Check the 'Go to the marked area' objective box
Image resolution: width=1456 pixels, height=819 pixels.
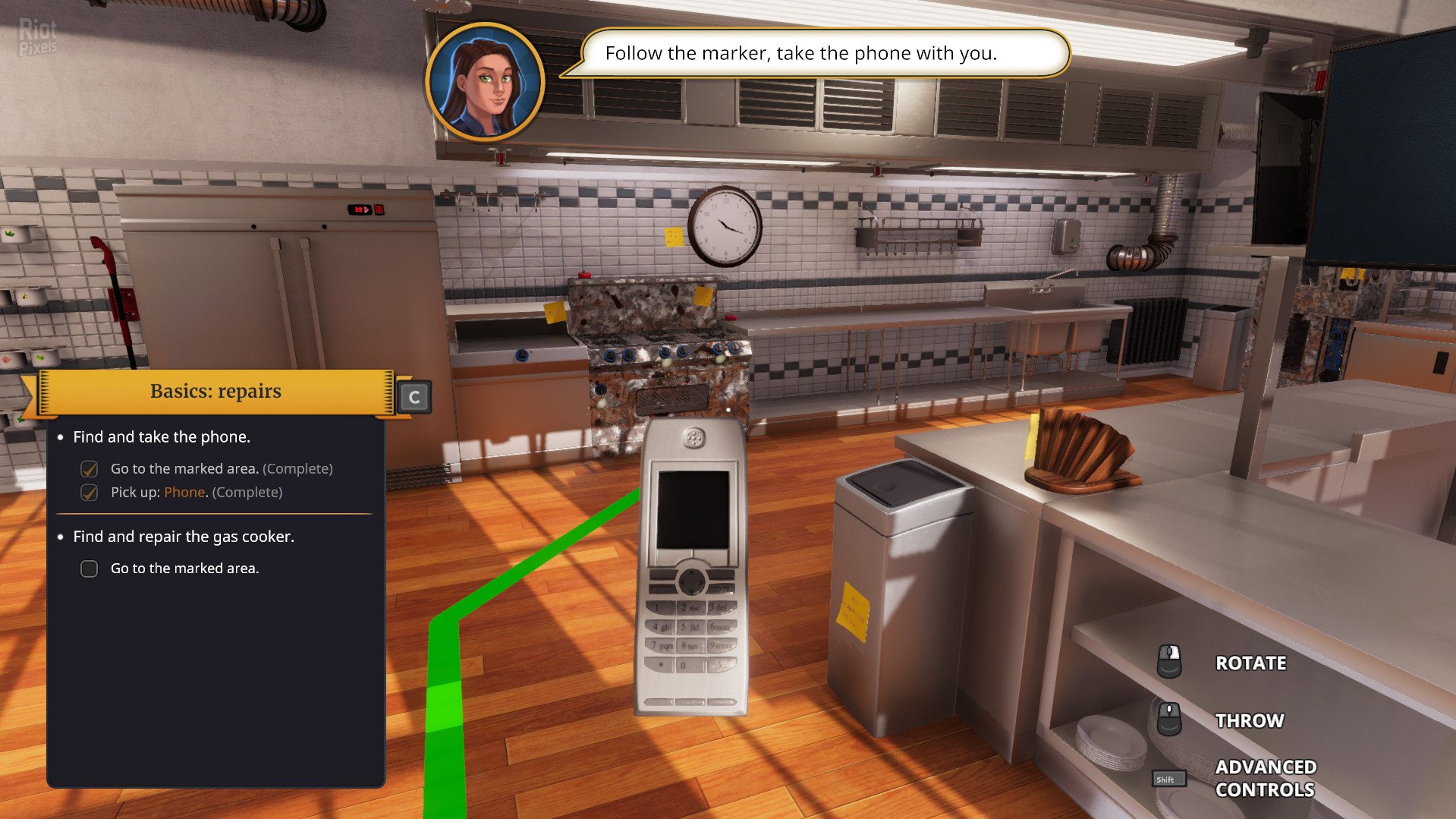tap(88, 568)
